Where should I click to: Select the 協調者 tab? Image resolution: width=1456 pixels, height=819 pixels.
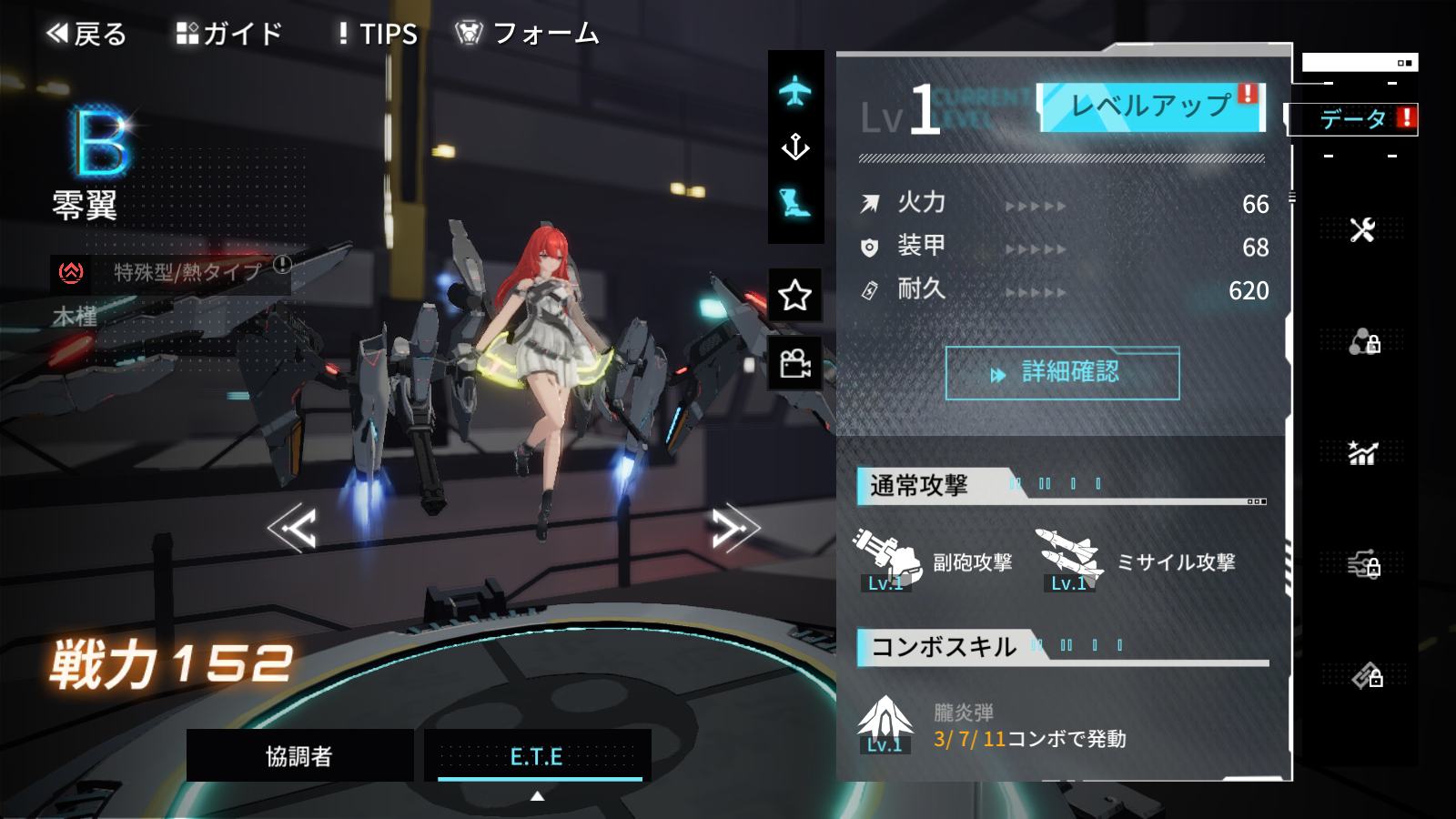click(x=299, y=755)
